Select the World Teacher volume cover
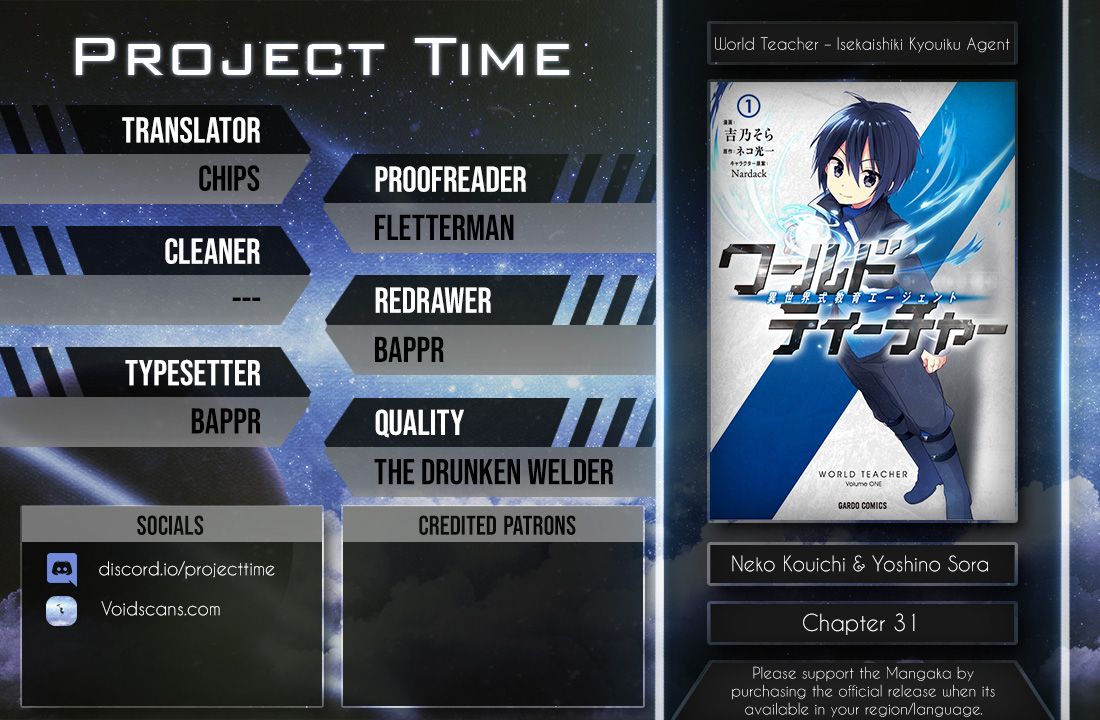The image size is (1100, 720). [x=862, y=301]
